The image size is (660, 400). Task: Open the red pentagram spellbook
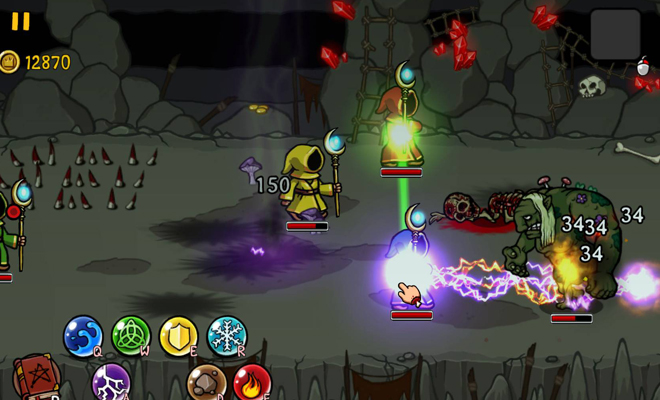37,379
